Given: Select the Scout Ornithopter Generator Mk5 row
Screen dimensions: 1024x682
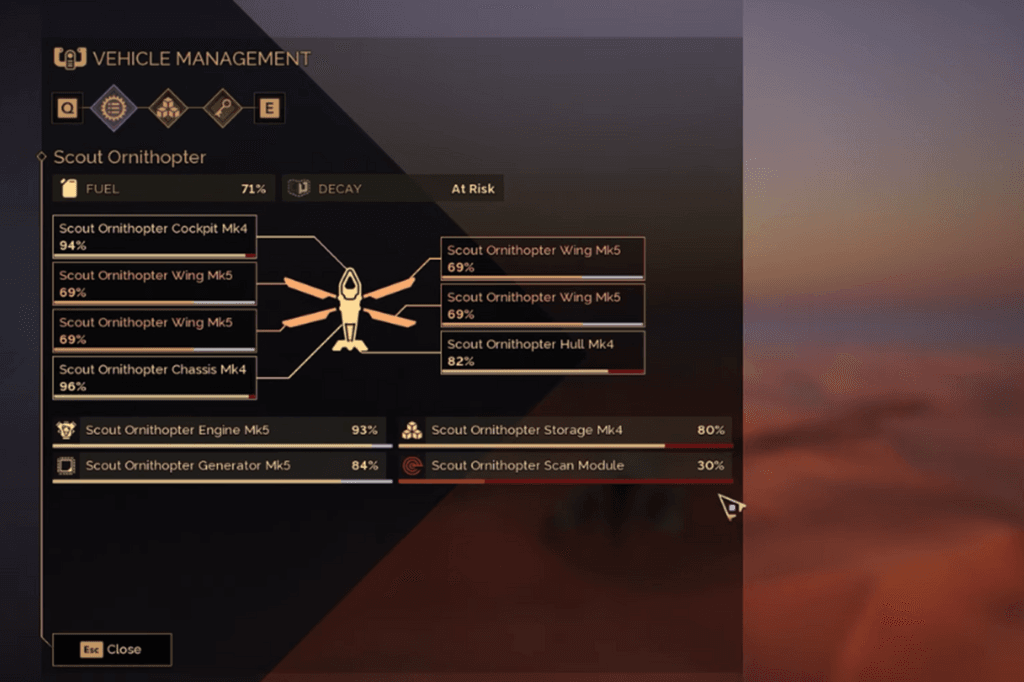Looking at the screenshot, I should tap(222, 466).
